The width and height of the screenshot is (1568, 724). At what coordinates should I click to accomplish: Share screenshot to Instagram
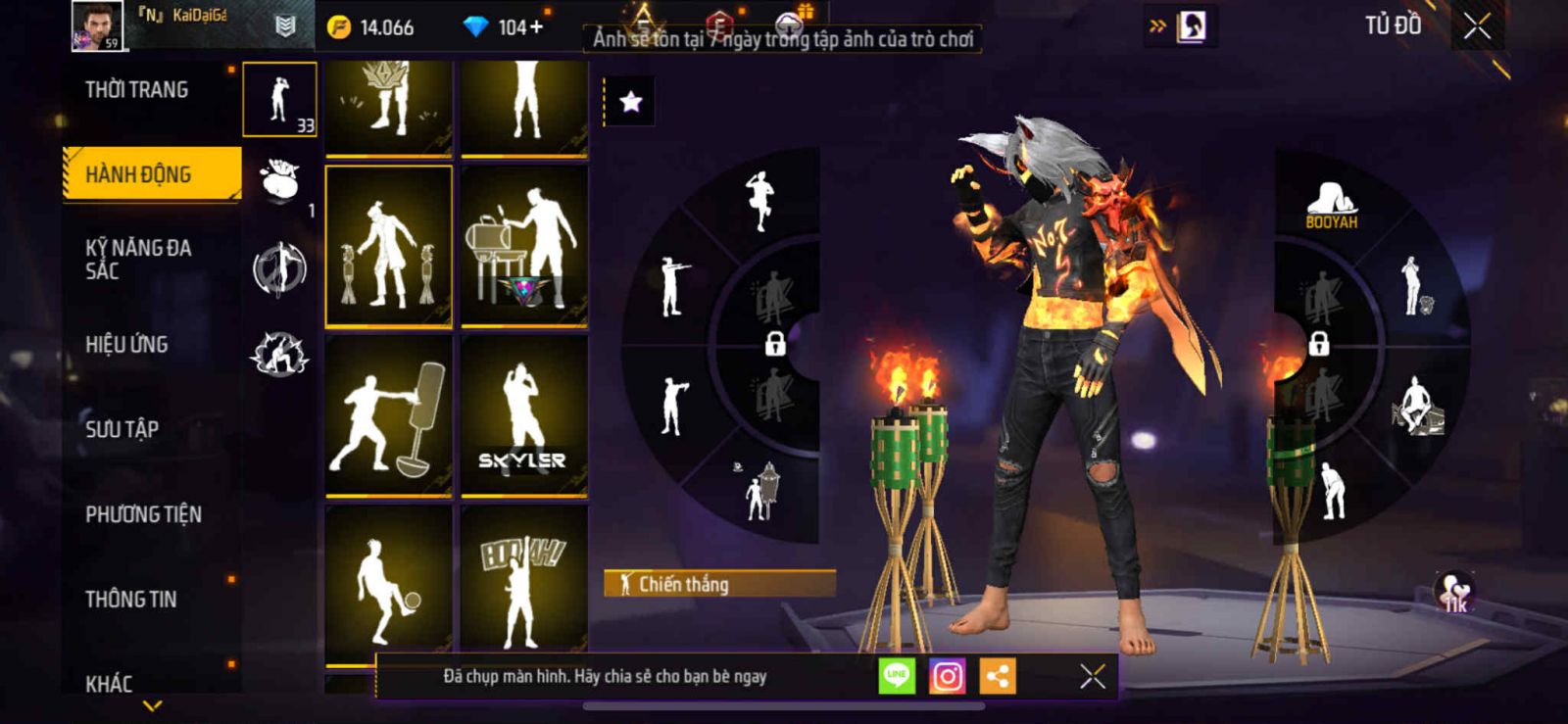point(947,676)
